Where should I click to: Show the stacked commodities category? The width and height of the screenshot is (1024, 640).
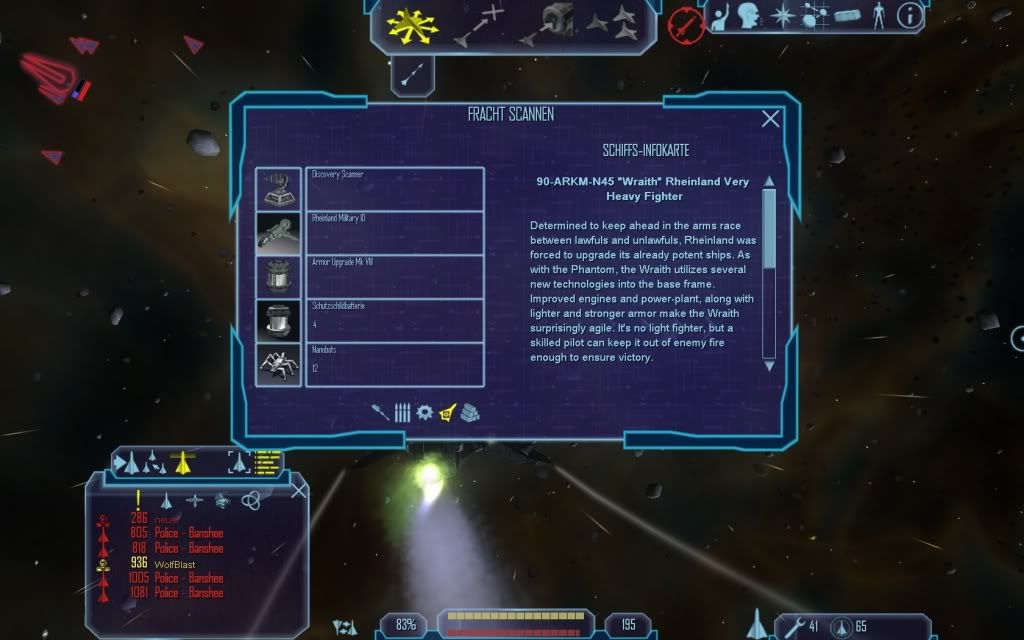[470, 412]
